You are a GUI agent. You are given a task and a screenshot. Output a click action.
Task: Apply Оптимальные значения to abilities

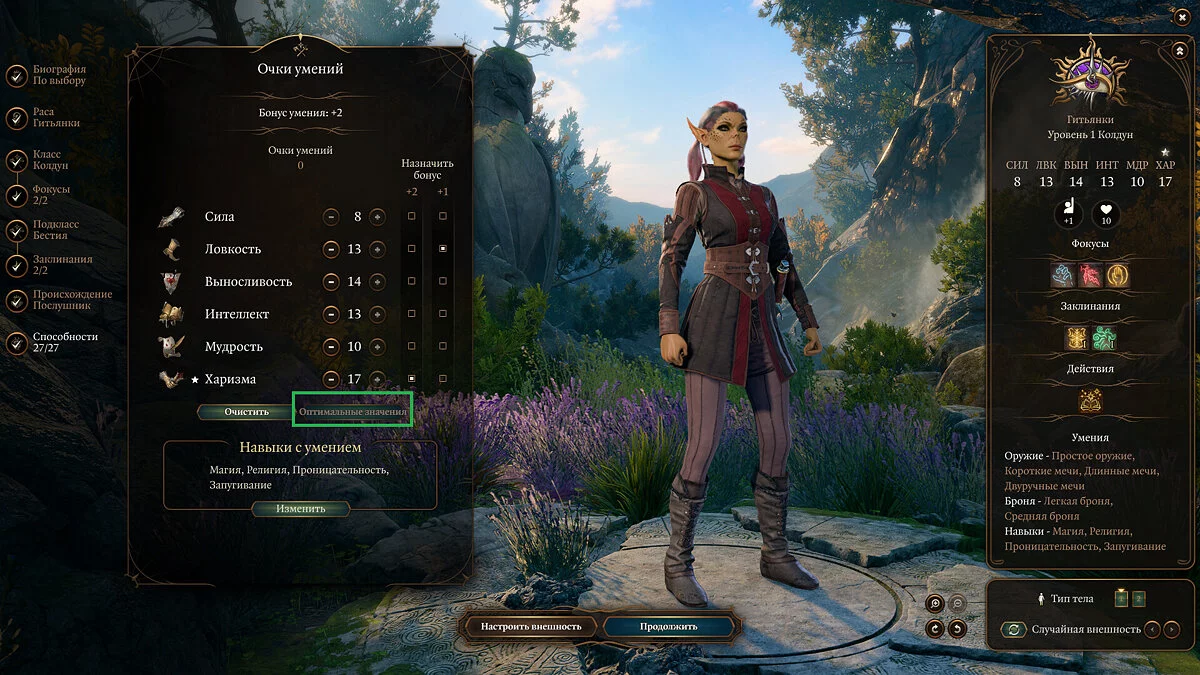[353, 411]
